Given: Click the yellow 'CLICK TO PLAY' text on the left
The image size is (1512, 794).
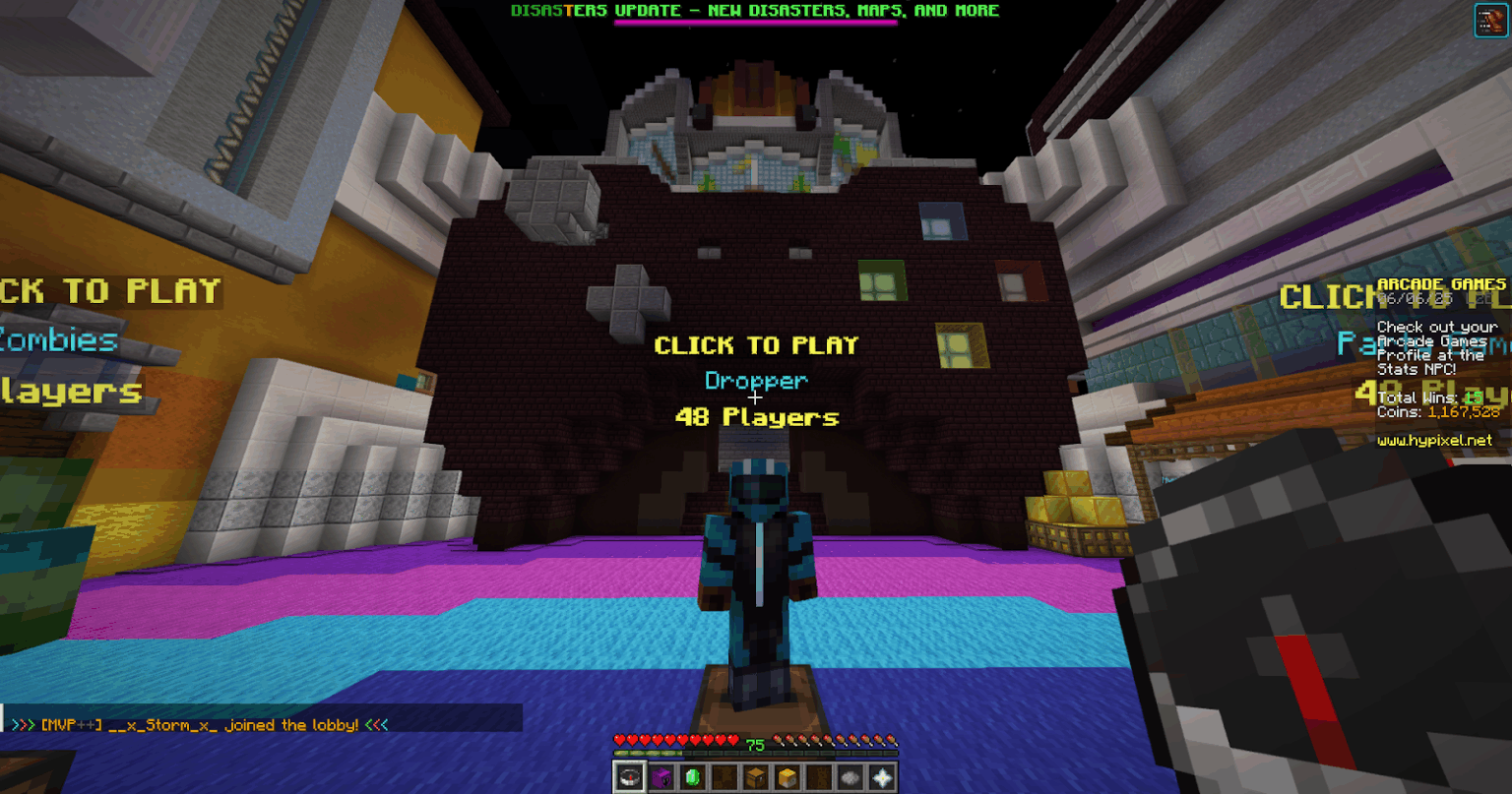Looking at the screenshot, I should point(108,290).
